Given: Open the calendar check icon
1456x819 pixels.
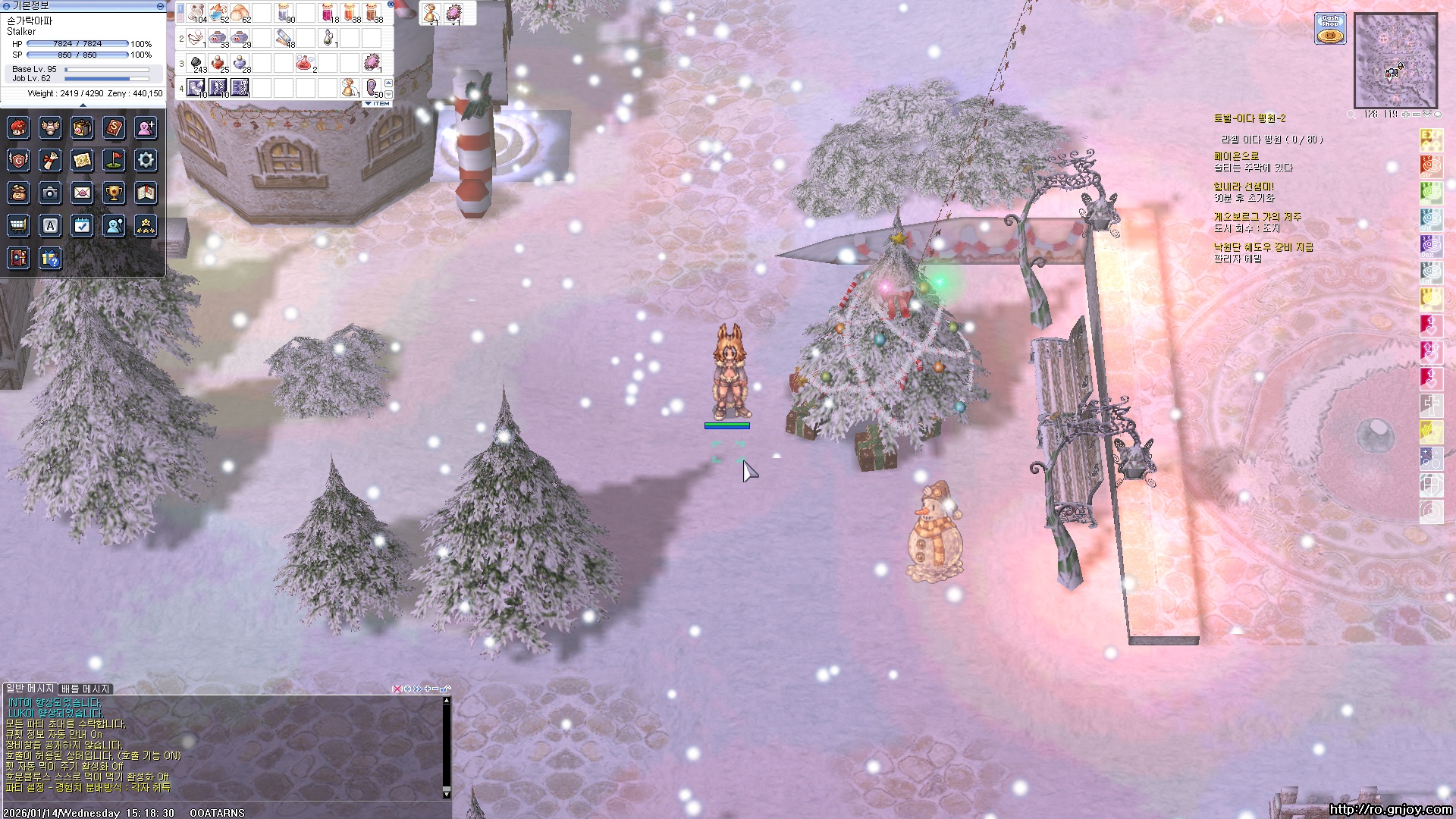Looking at the screenshot, I should [x=82, y=225].
